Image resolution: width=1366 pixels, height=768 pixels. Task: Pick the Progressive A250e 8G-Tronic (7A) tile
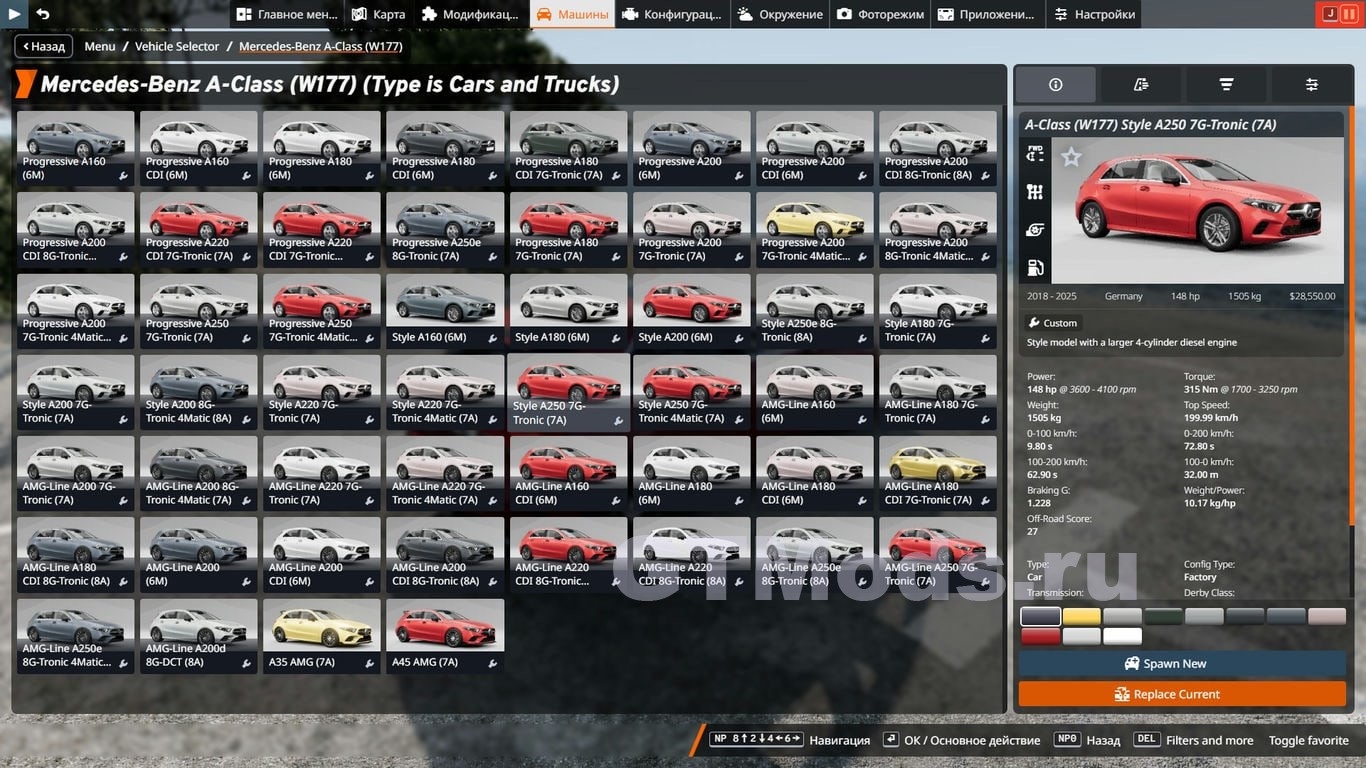point(445,230)
